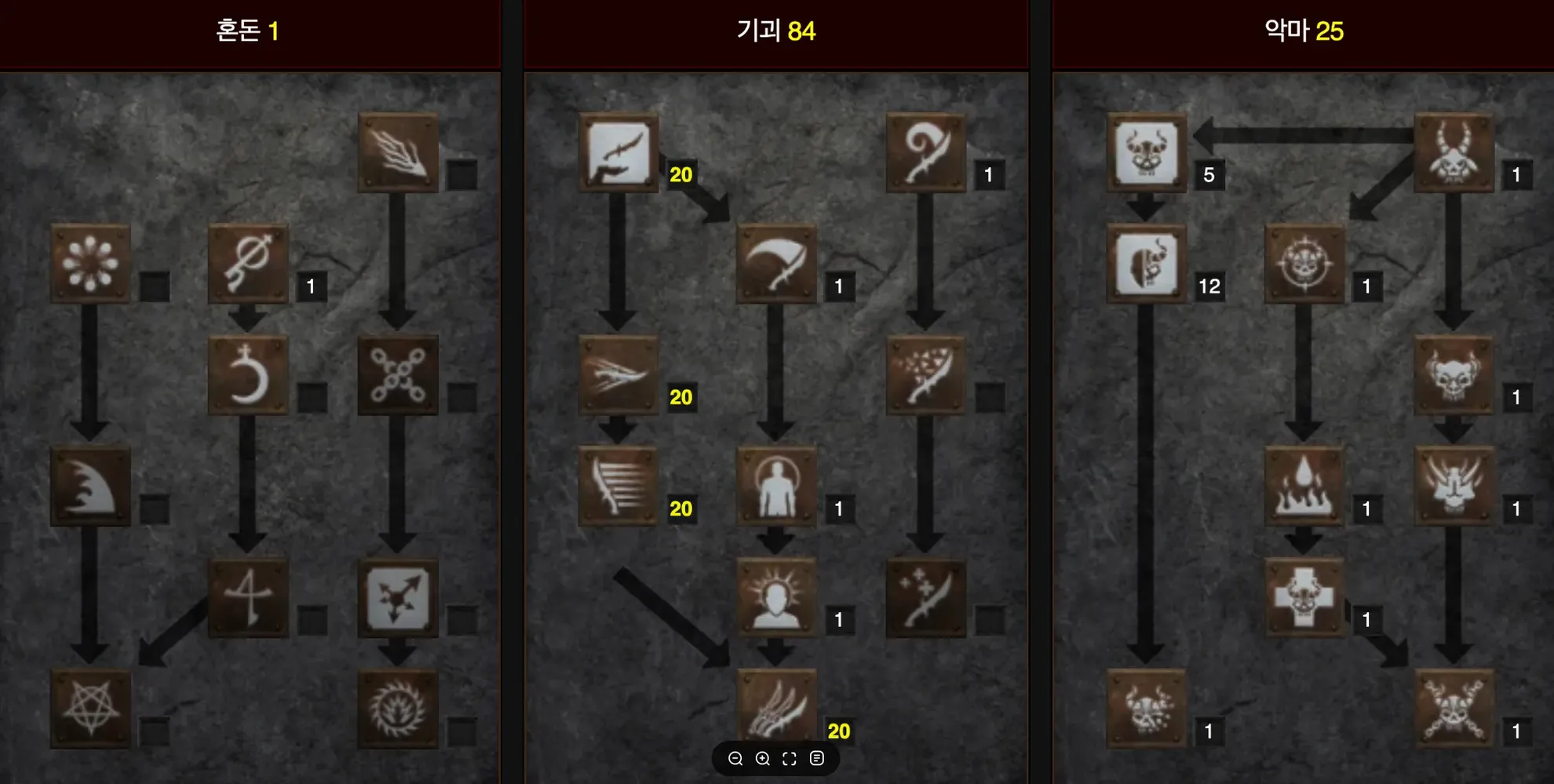Click the skull inside target ring skill

point(1304,264)
